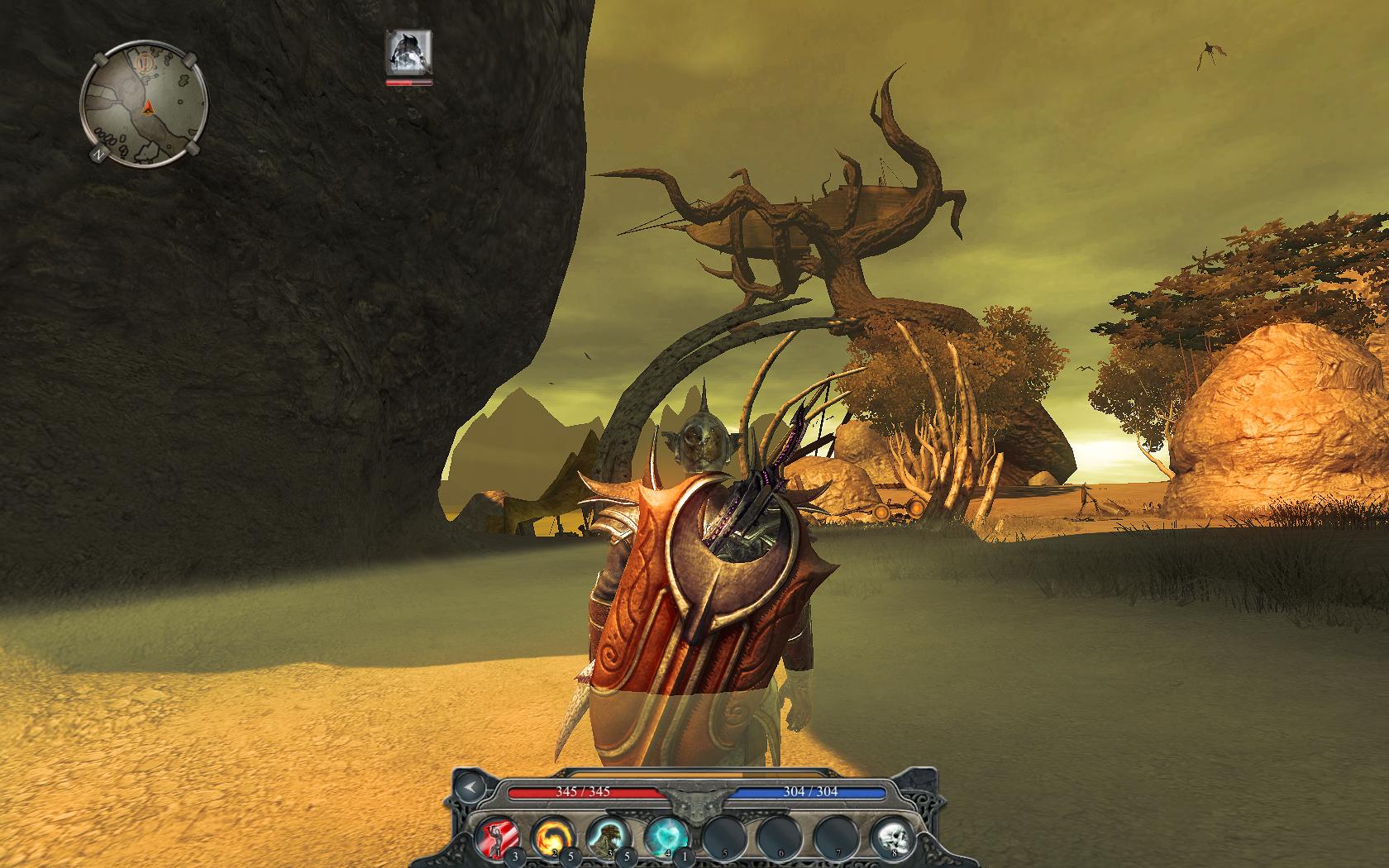Screen dimensions: 1389x868
Task: Click the left arrow button on the hotbar
Action: (471, 788)
